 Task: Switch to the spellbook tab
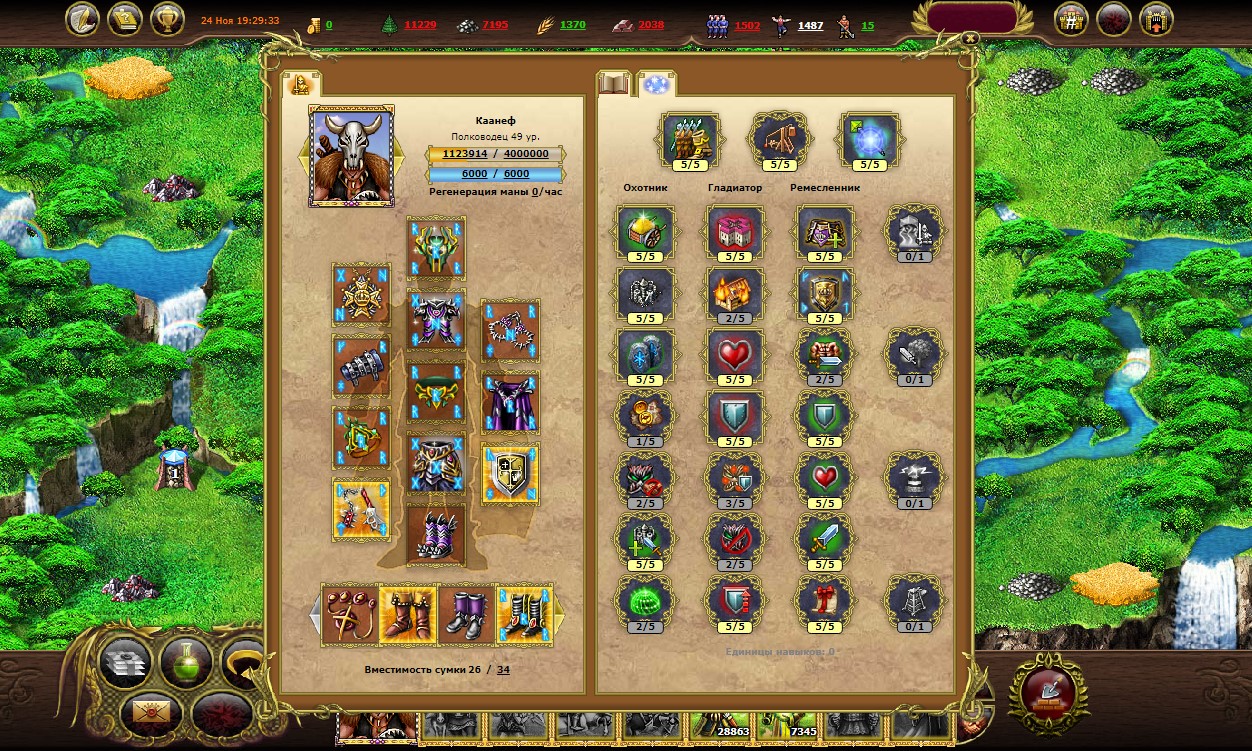(x=613, y=83)
